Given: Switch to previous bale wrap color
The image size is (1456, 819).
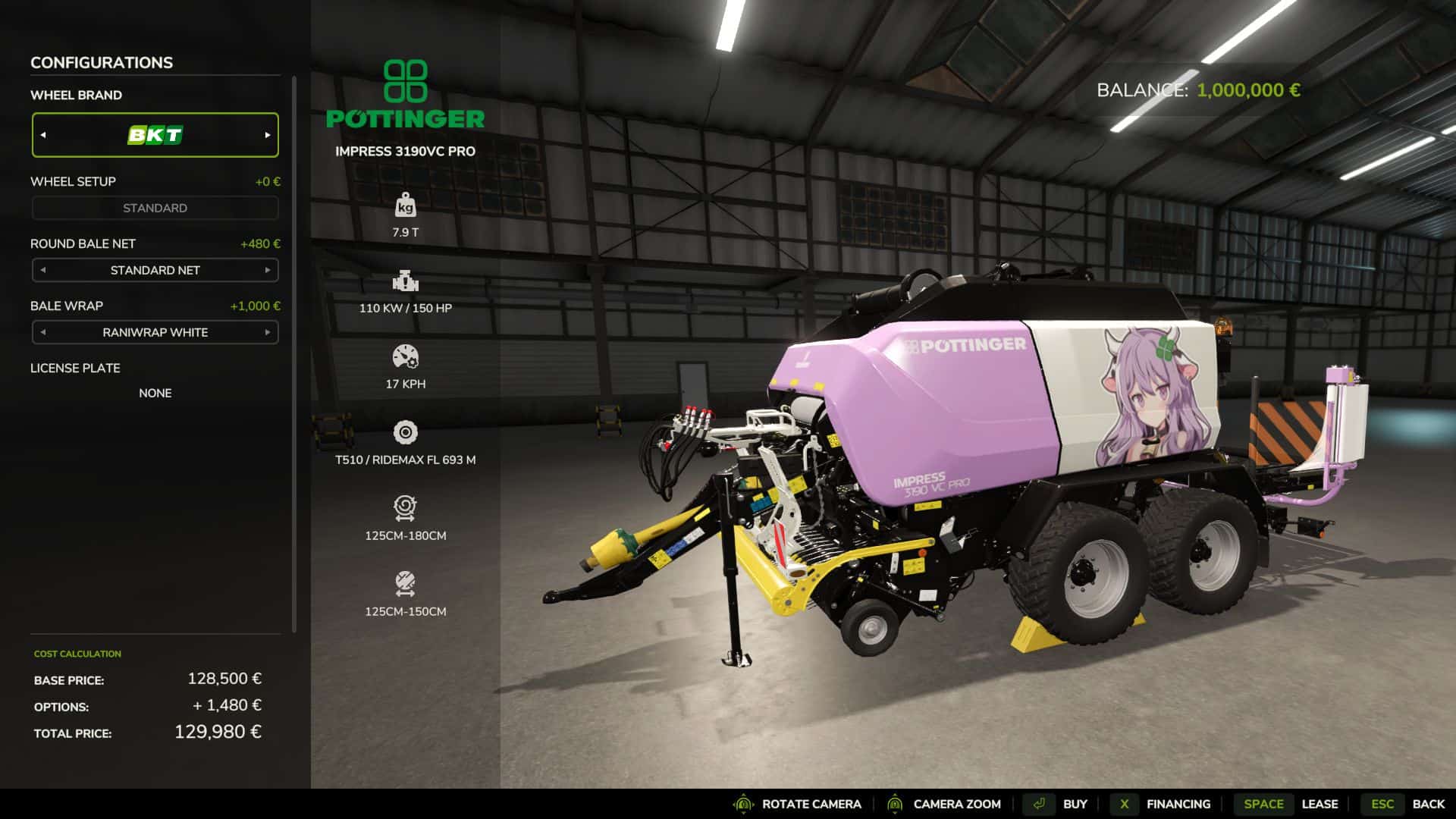Looking at the screenshot, I should pos(43,332).
